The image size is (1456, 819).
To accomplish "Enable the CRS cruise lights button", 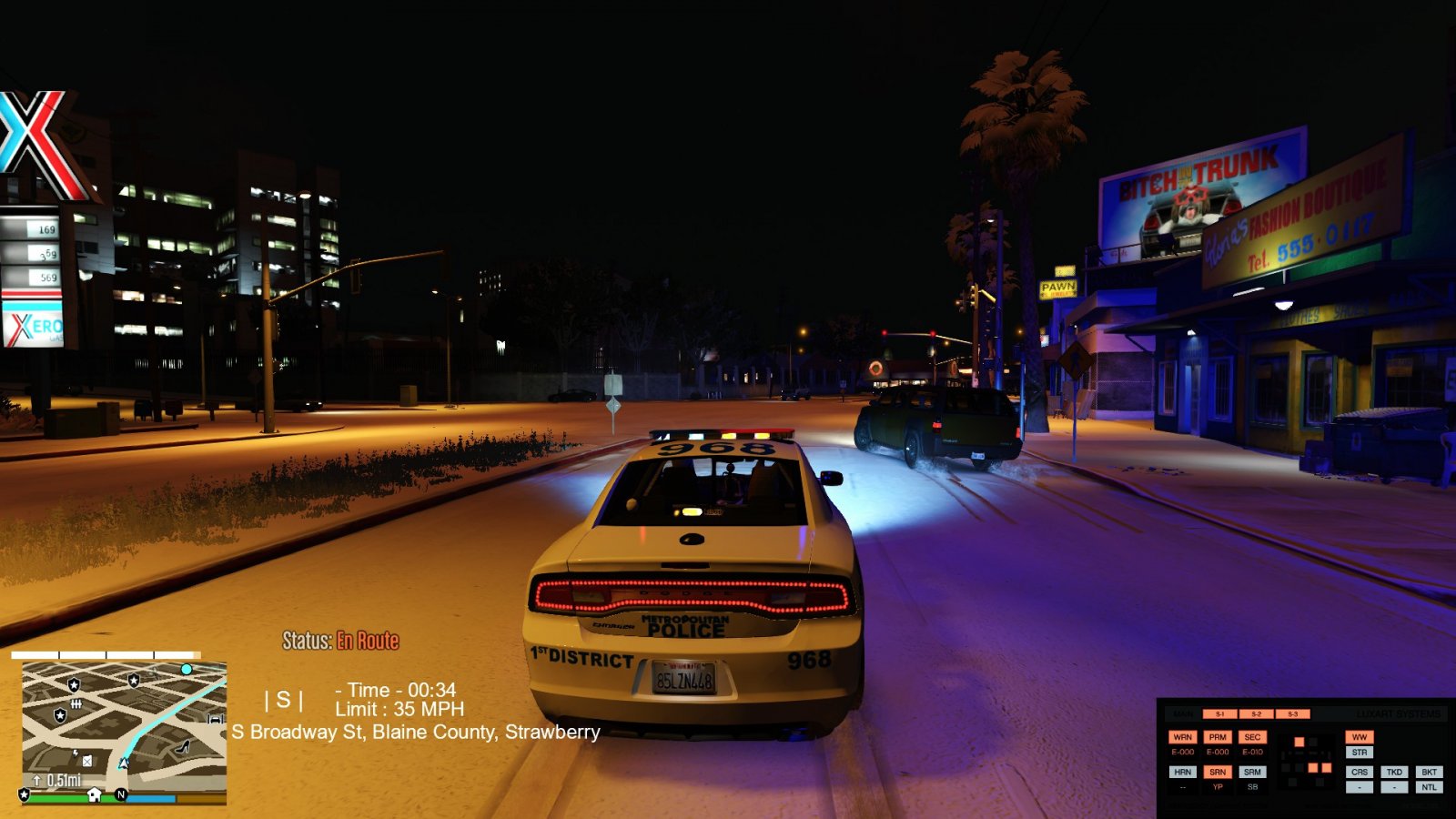I will [x=1359, y=772].
